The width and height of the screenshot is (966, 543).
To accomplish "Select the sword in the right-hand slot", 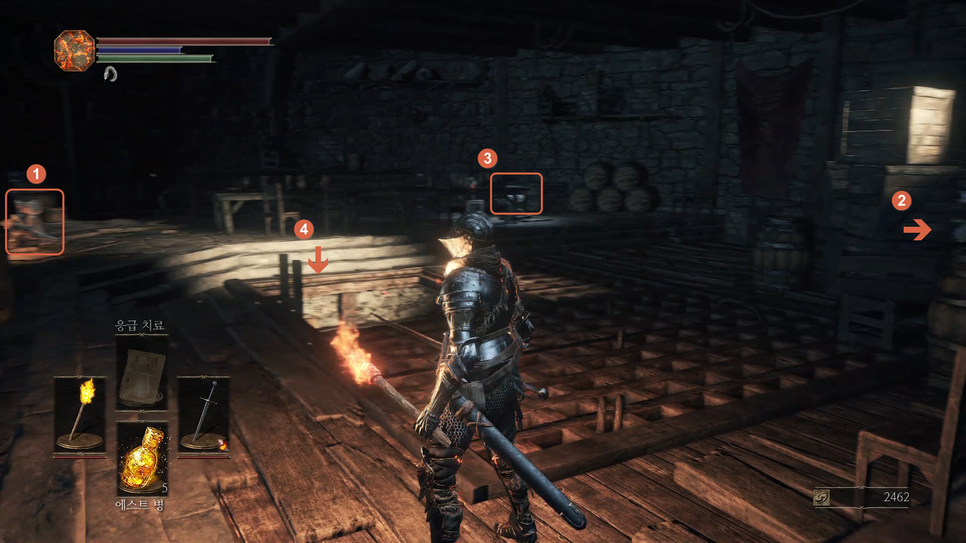I will tap(203, 416).
